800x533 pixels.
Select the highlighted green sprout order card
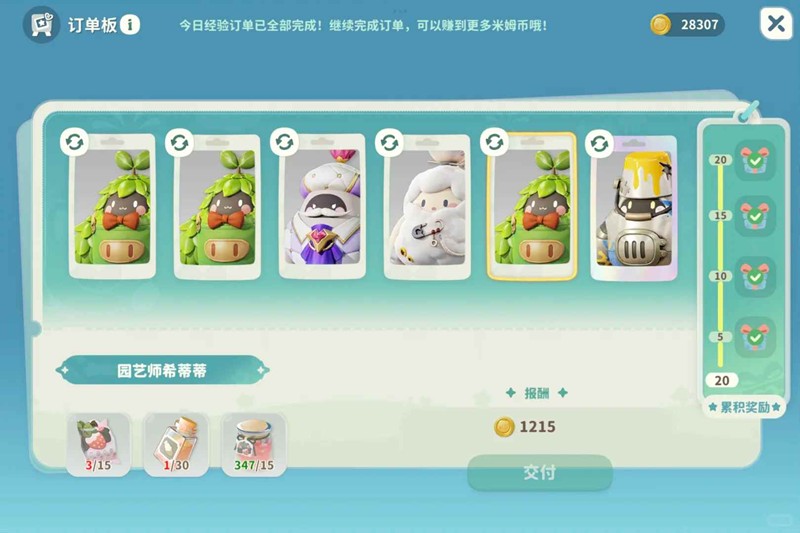(x=531, y=209)
